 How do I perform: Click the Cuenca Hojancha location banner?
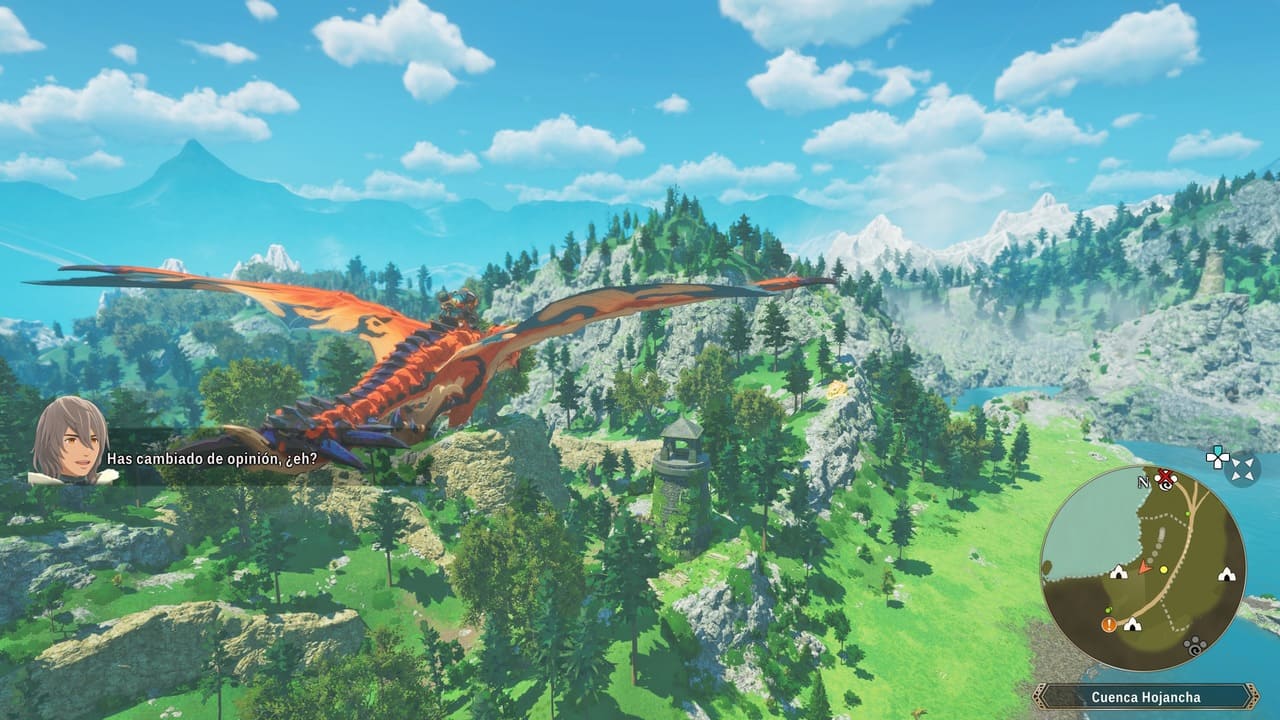pyautogui.click(x=1145, y=697)
